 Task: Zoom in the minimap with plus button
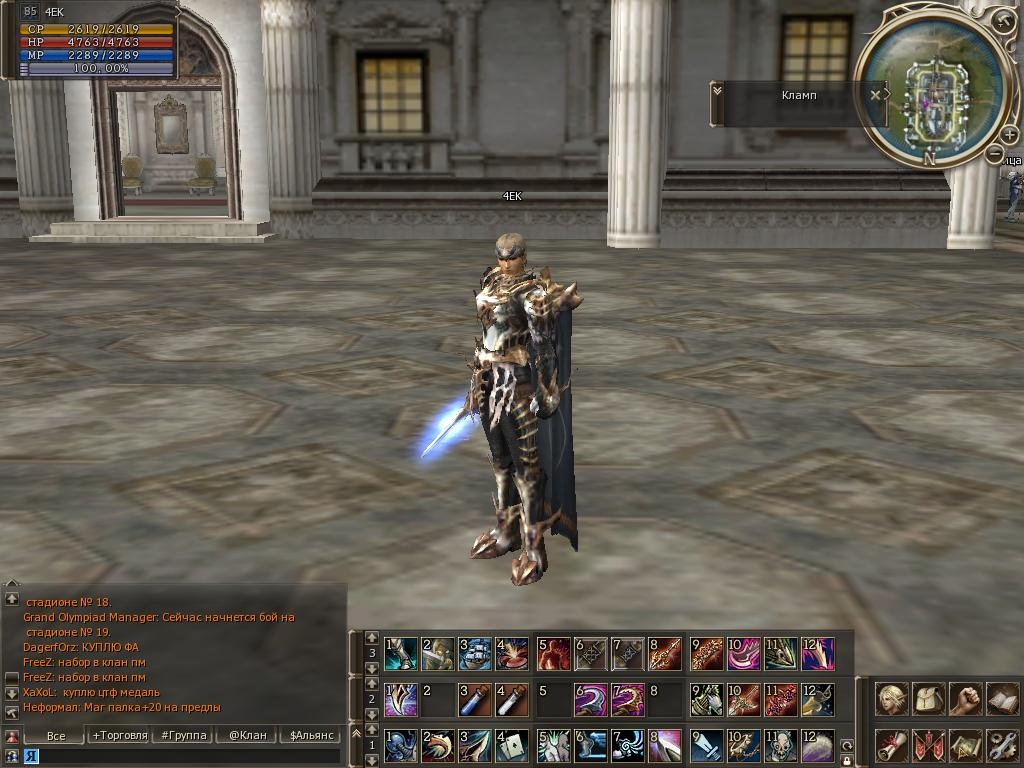1009,135
